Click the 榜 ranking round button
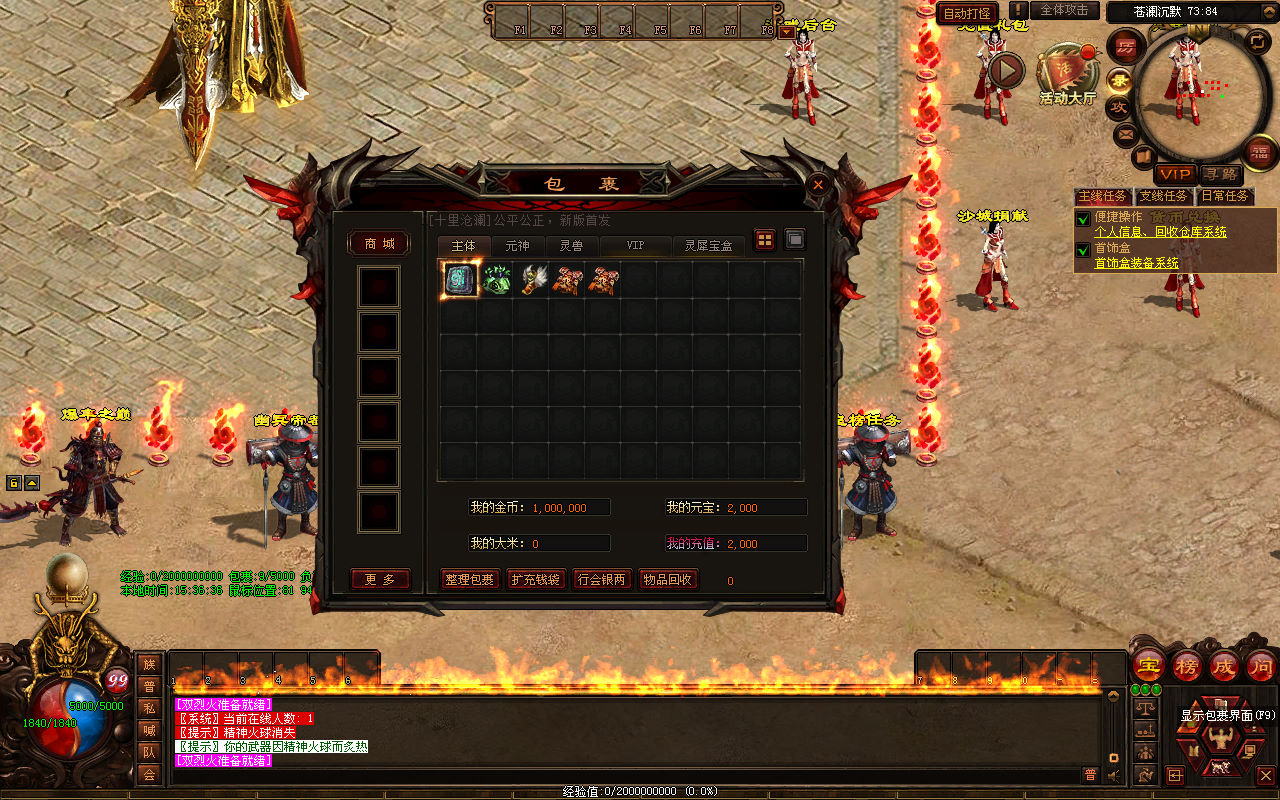1280x800 pixels. 1188,666
